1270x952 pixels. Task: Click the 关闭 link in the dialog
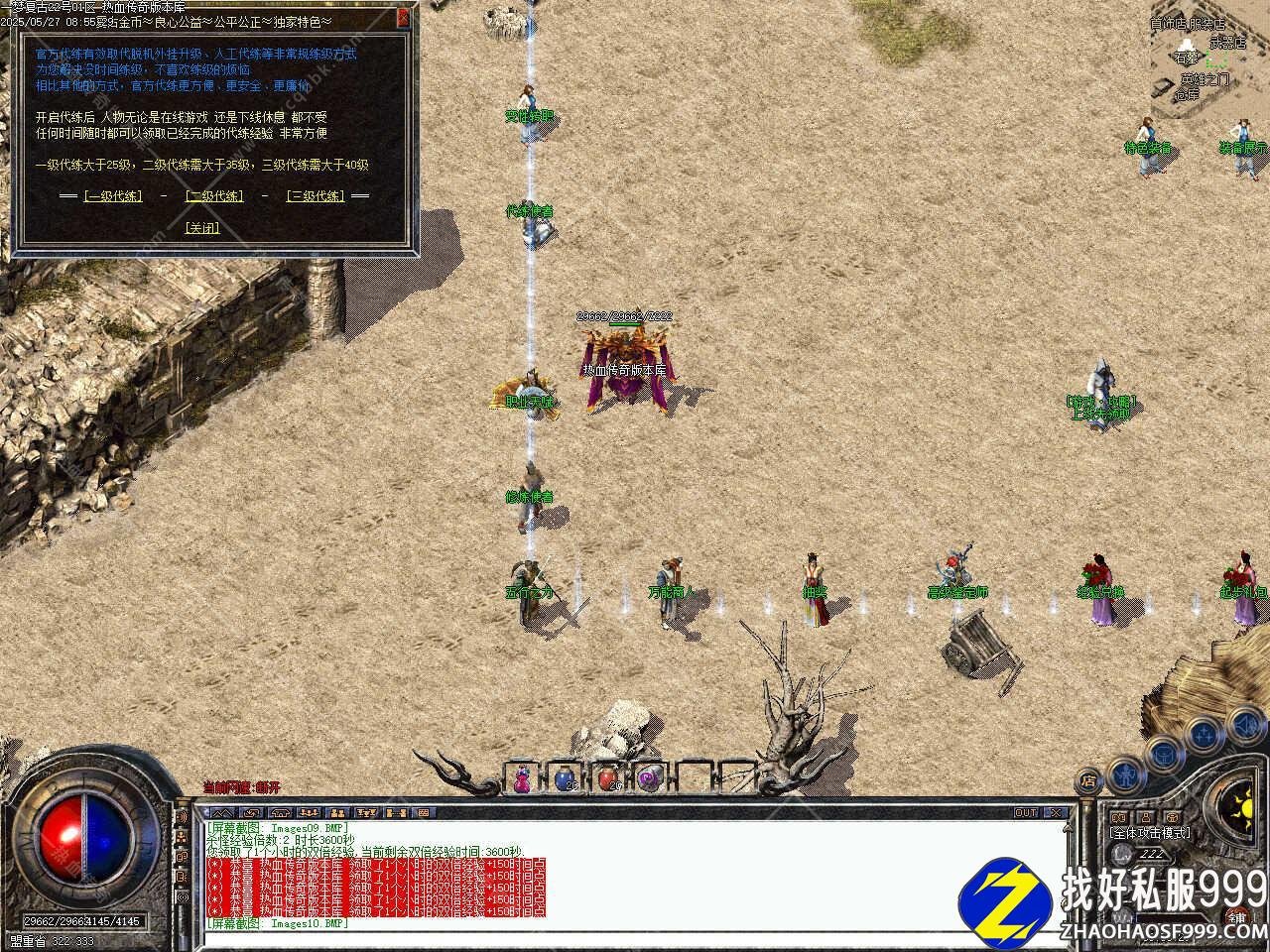(202, 227)
